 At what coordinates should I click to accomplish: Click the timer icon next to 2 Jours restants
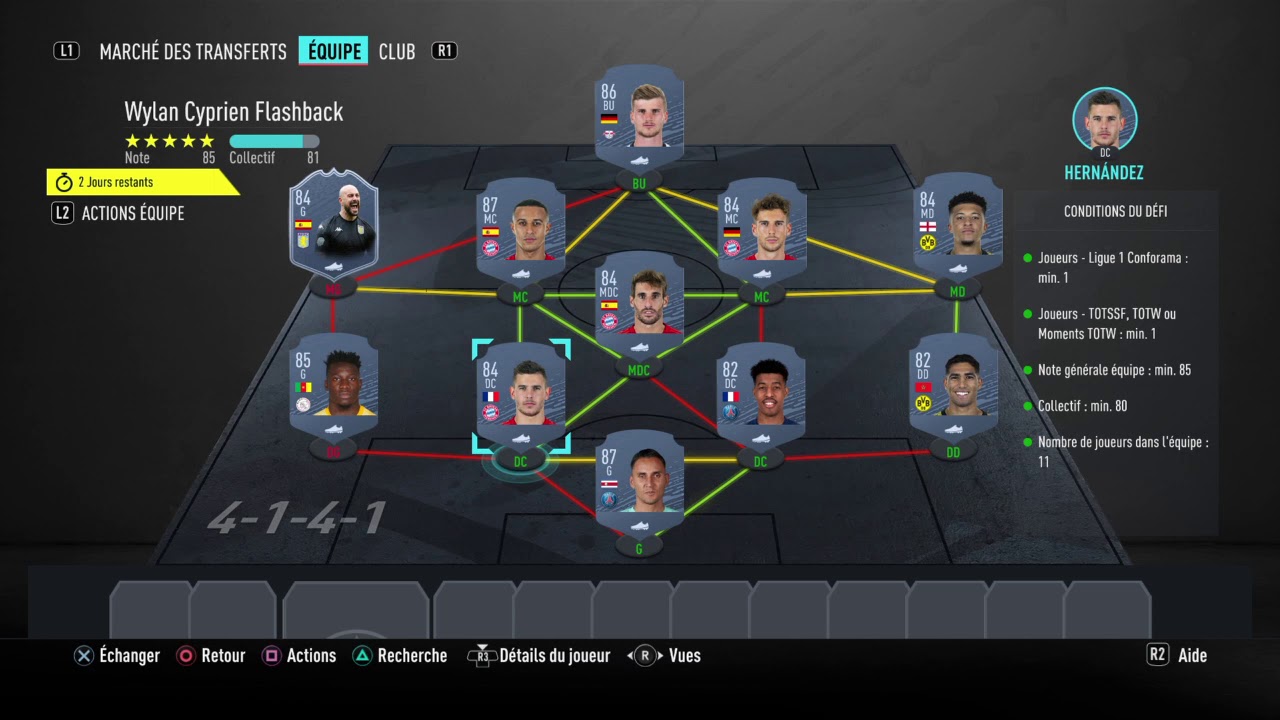62,182
